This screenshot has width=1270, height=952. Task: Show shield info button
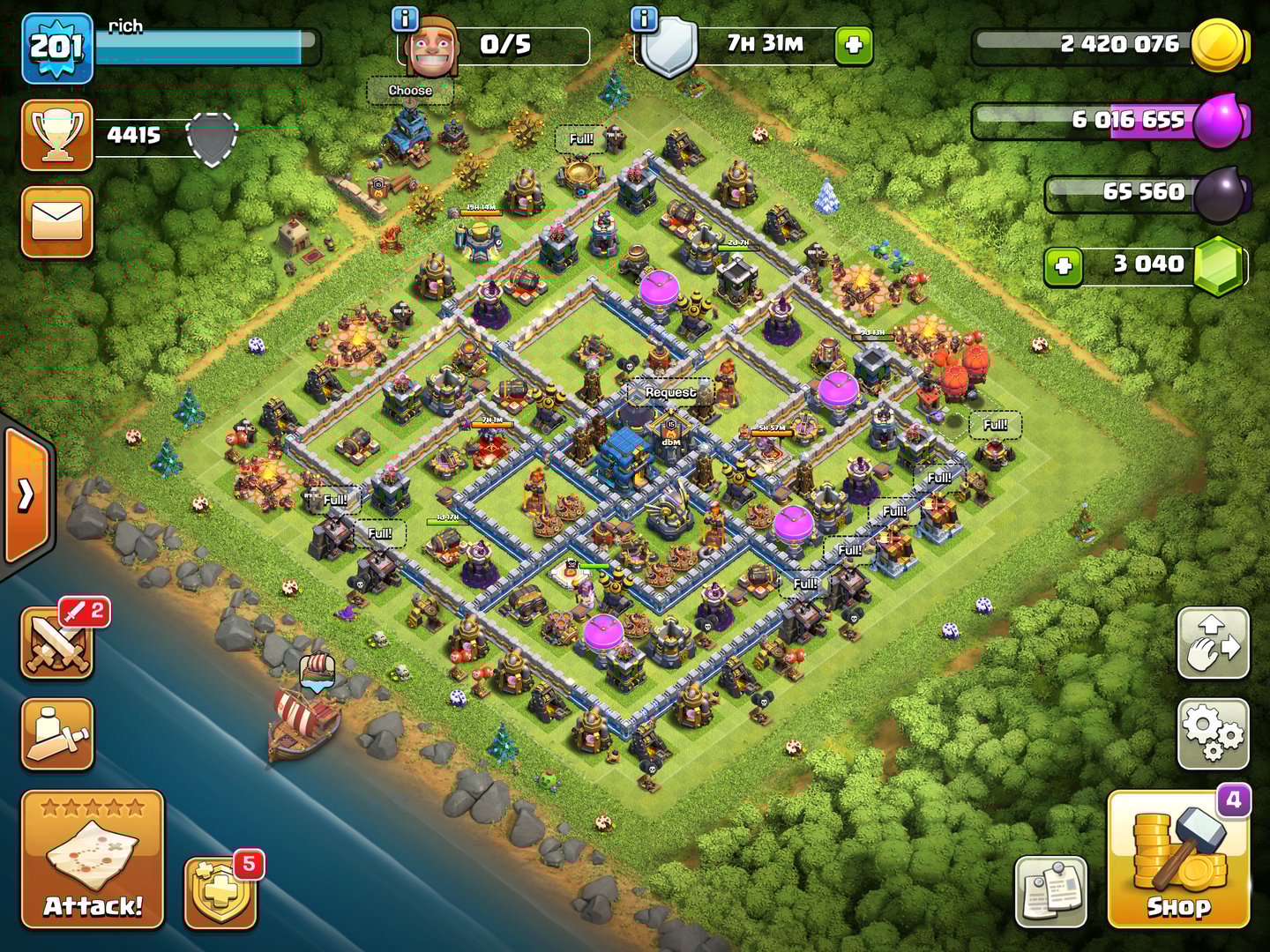tap(645, 18)
